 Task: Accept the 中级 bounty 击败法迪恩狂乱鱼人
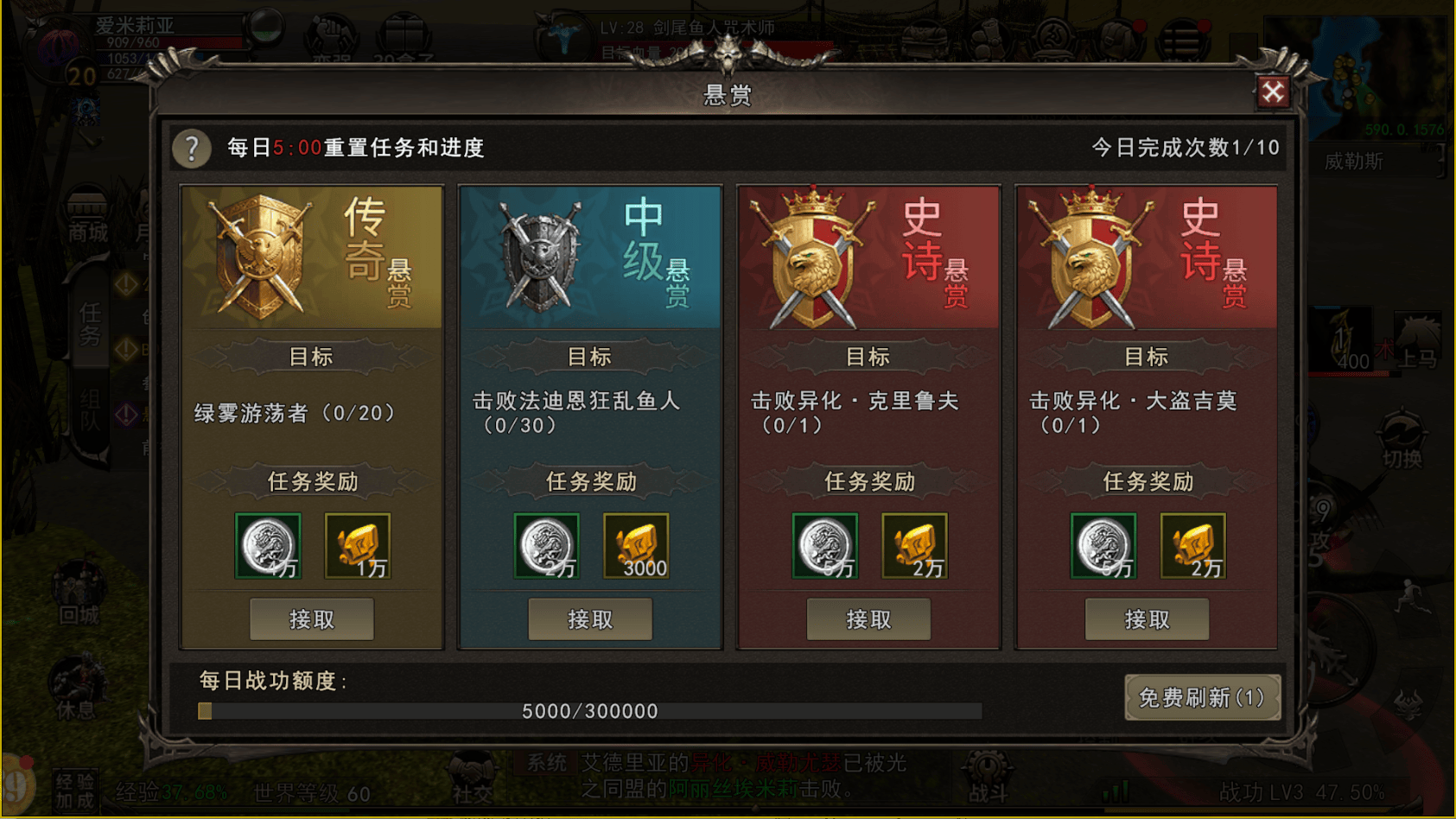pyautogui.click(x=590, y=619)
